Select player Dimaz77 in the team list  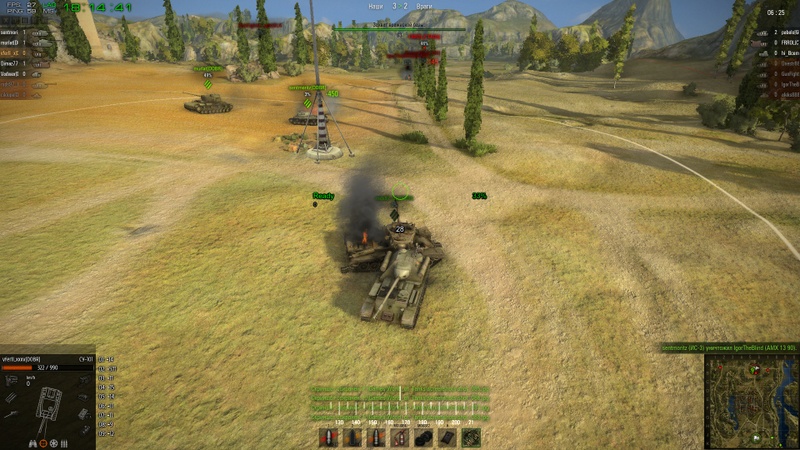click(12, 63)
